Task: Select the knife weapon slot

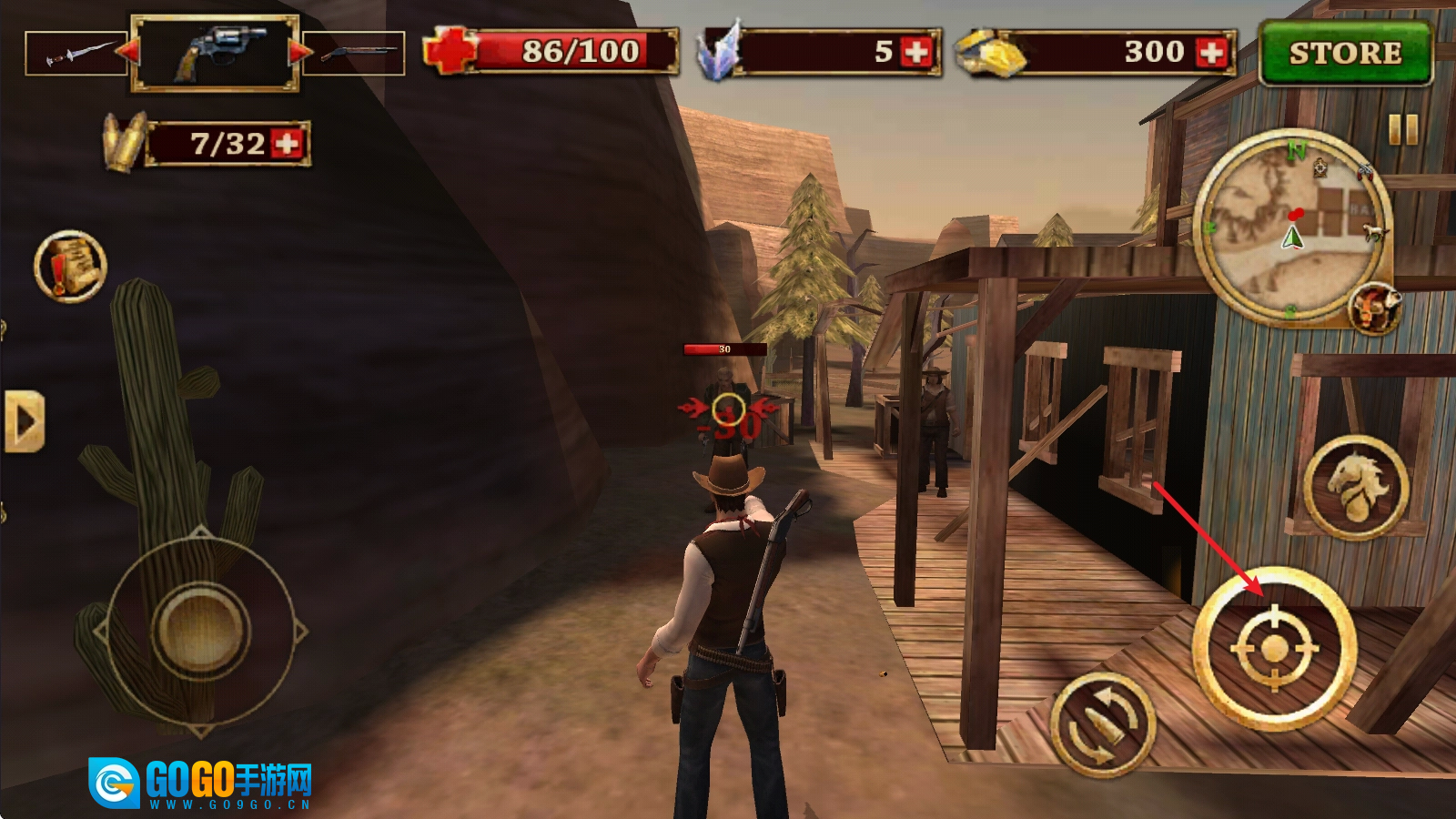Action: (x=75, y=53)
